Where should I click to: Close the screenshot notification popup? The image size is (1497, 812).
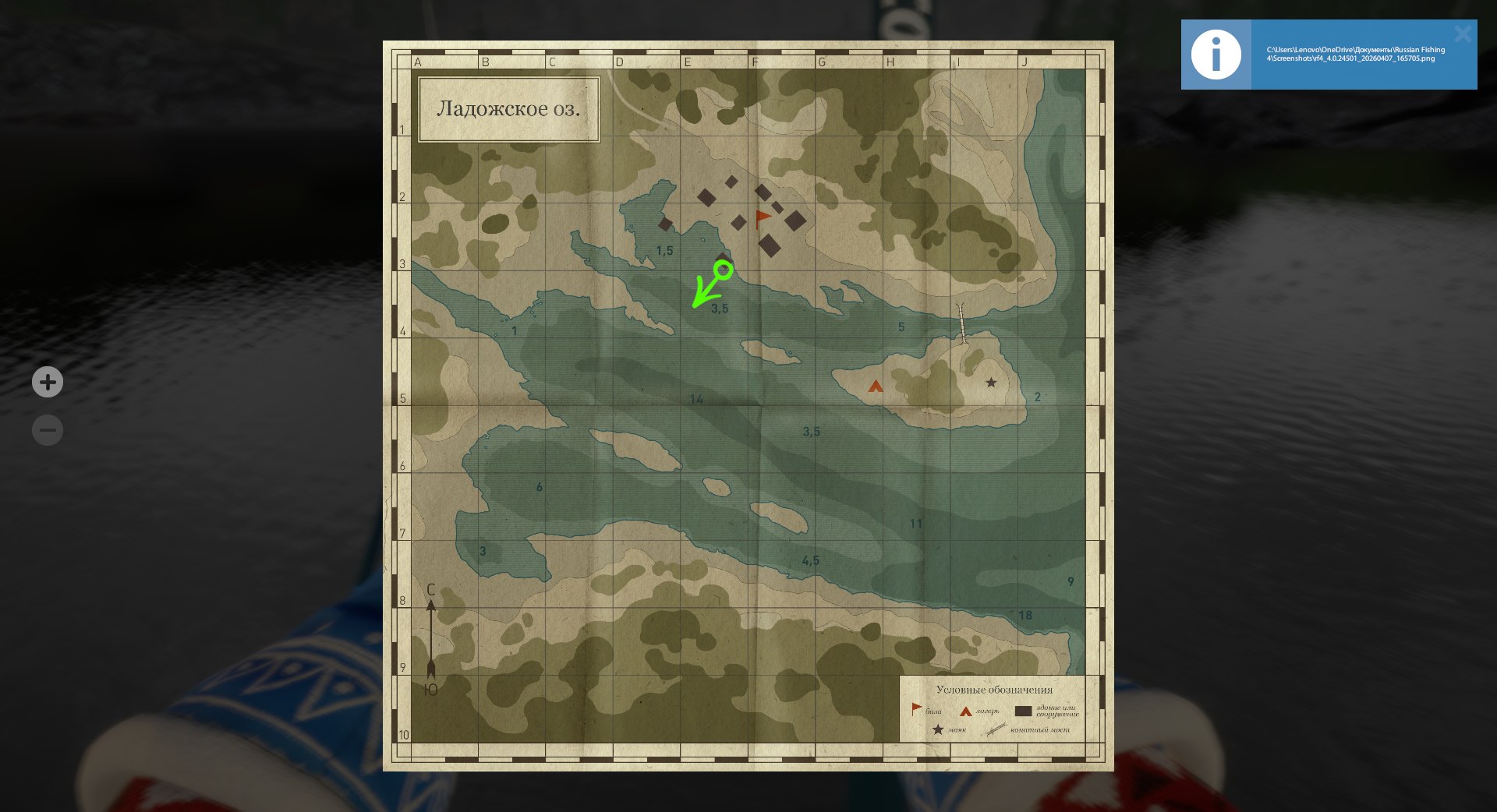pos(1462,34)
